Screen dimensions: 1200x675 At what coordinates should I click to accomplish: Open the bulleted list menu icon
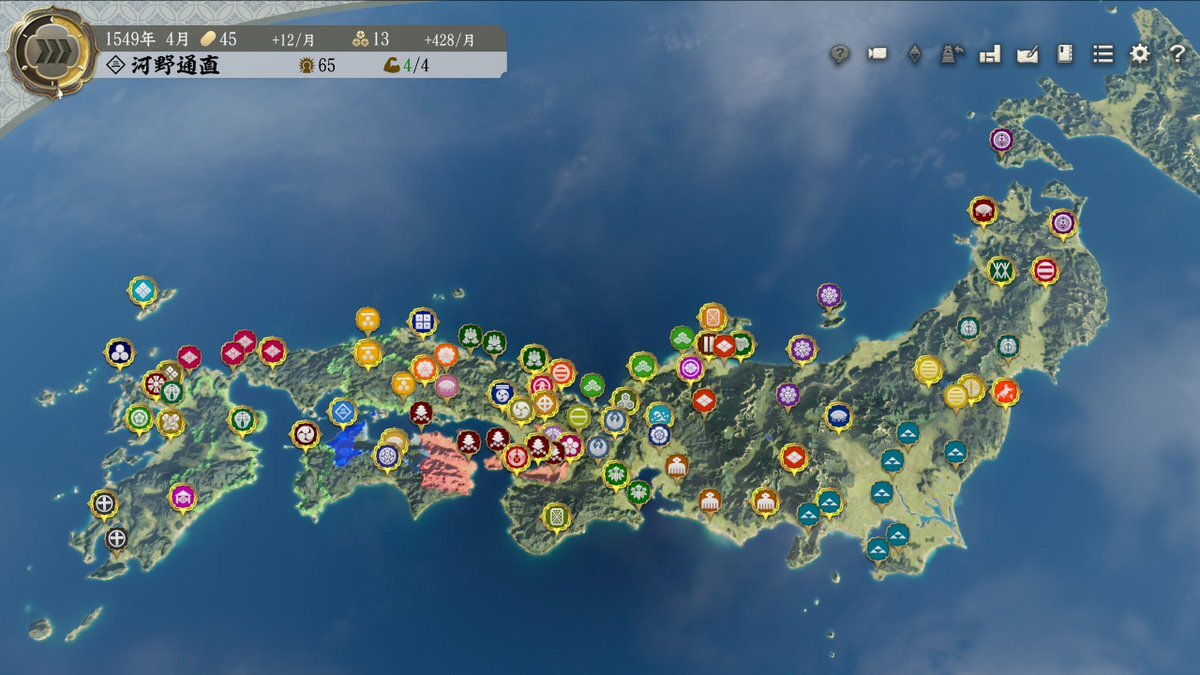1102,54
